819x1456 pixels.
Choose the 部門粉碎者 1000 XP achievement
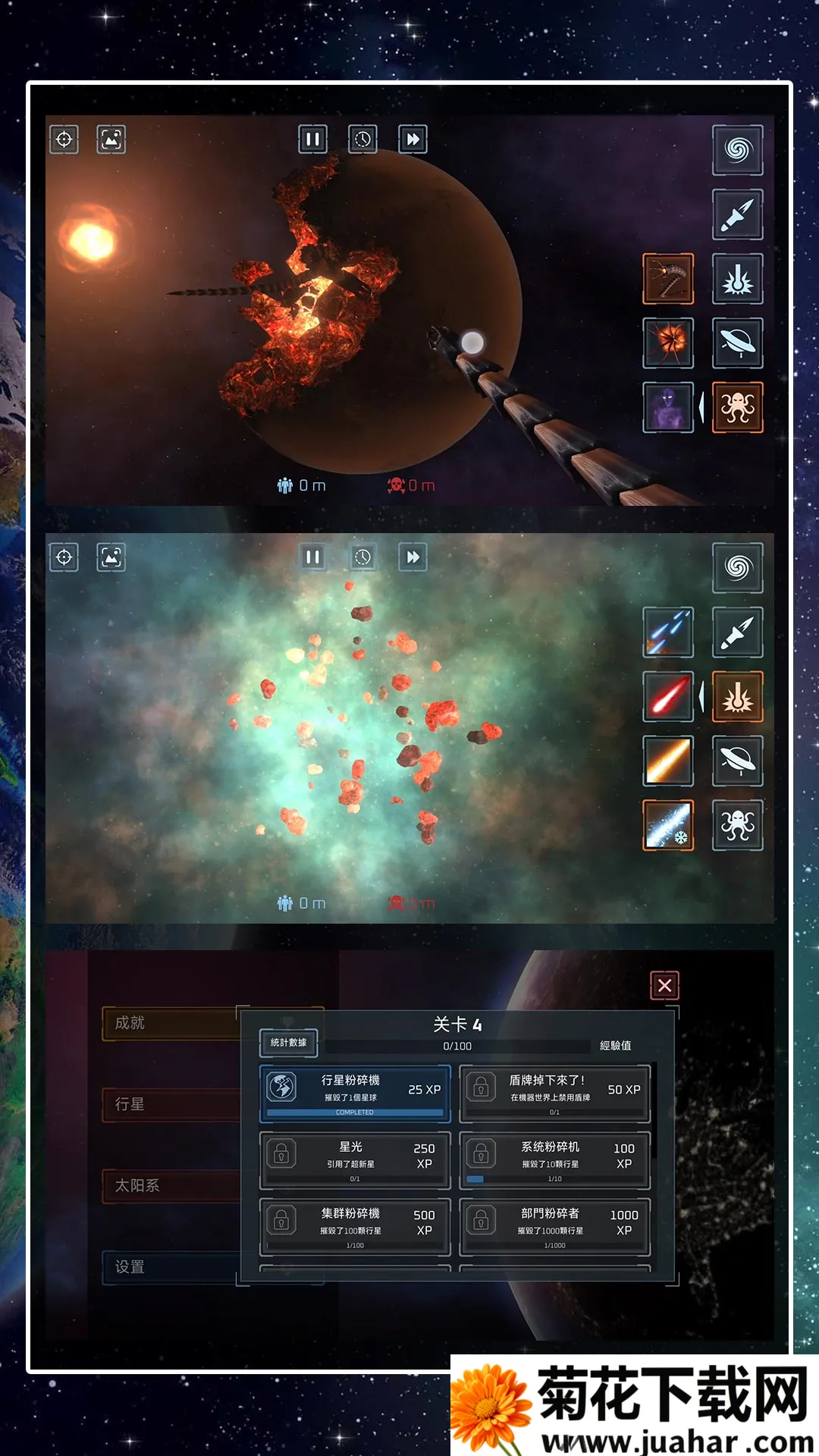point(554,1226)
